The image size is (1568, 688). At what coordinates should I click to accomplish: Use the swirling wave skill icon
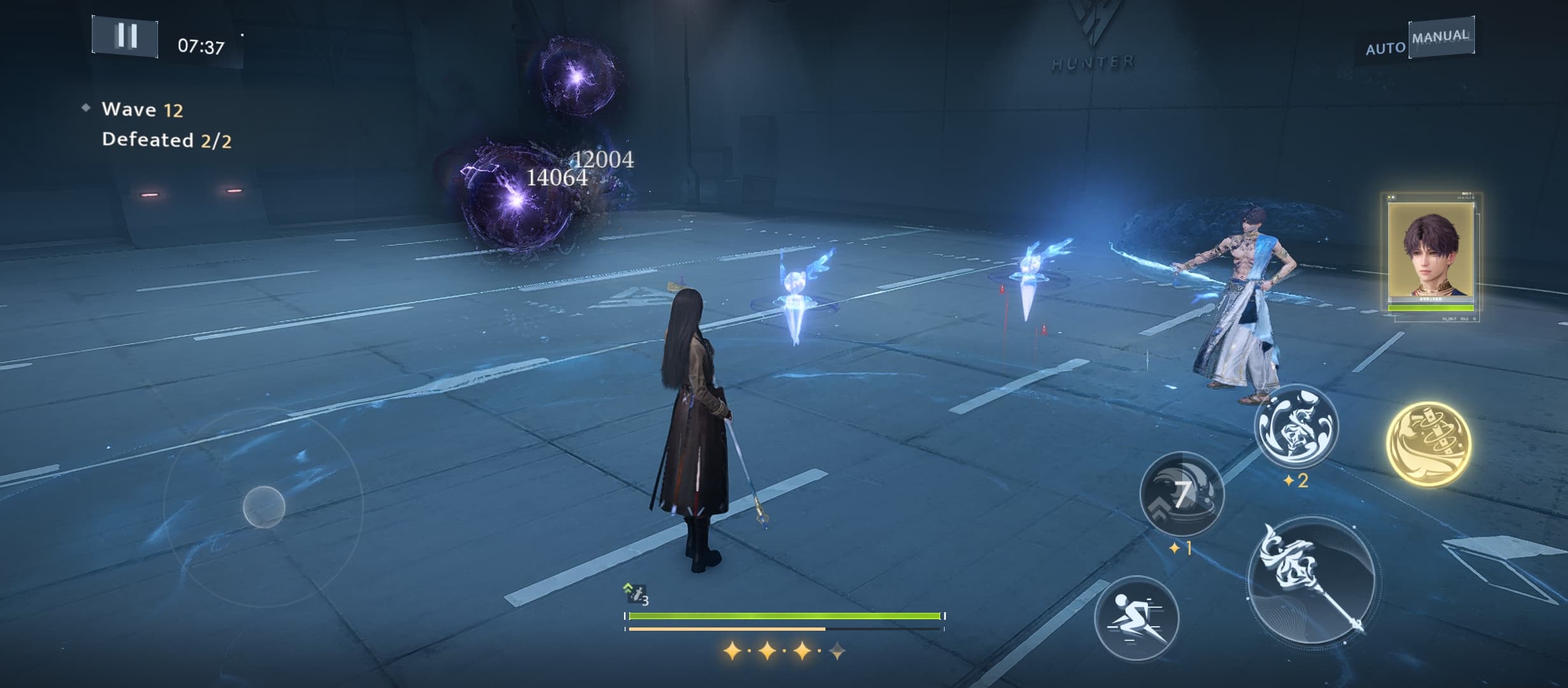[1296, 427]
